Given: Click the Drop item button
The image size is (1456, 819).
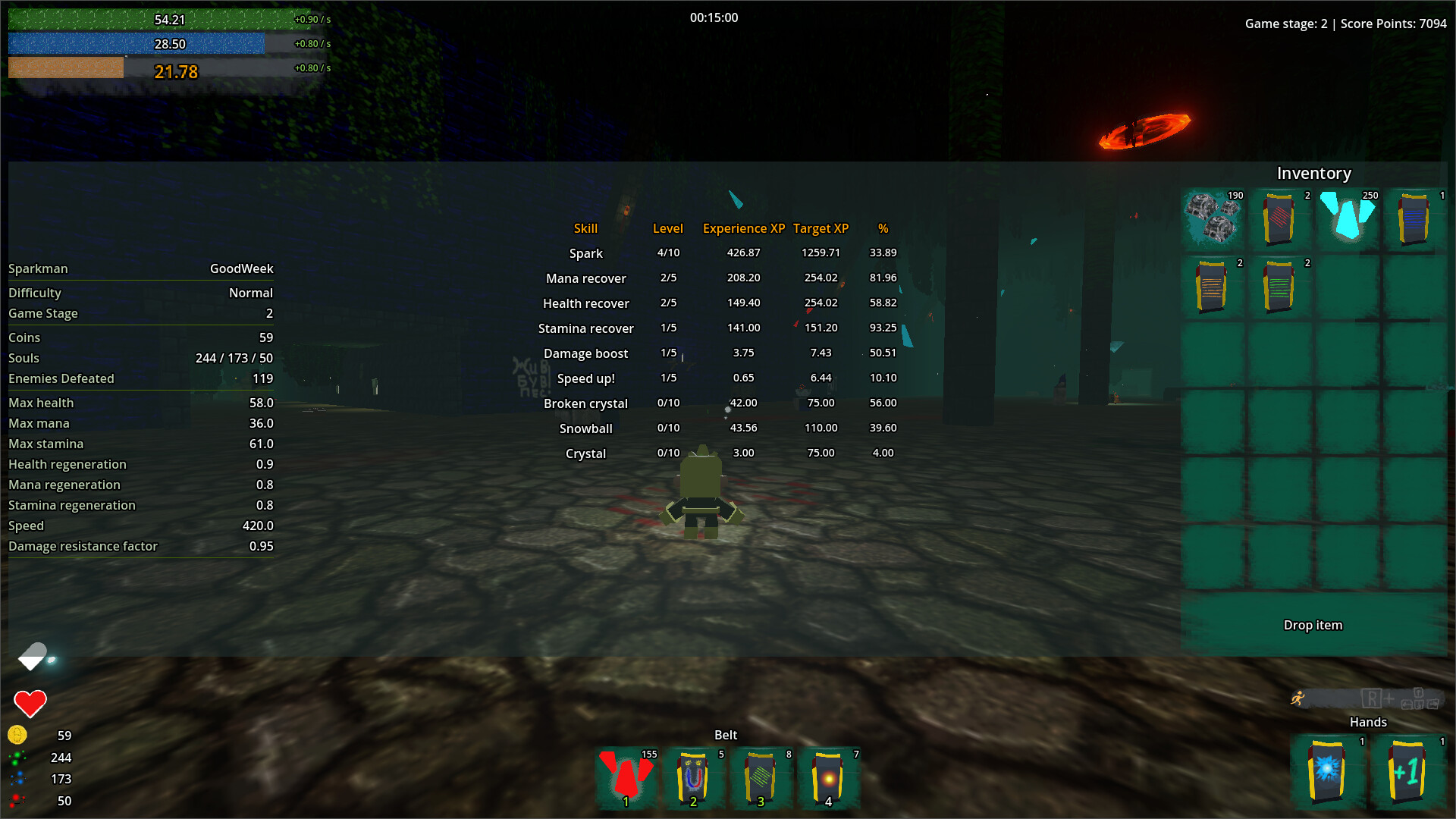Looking at the screenshot, I should [x=1313, y=625].
